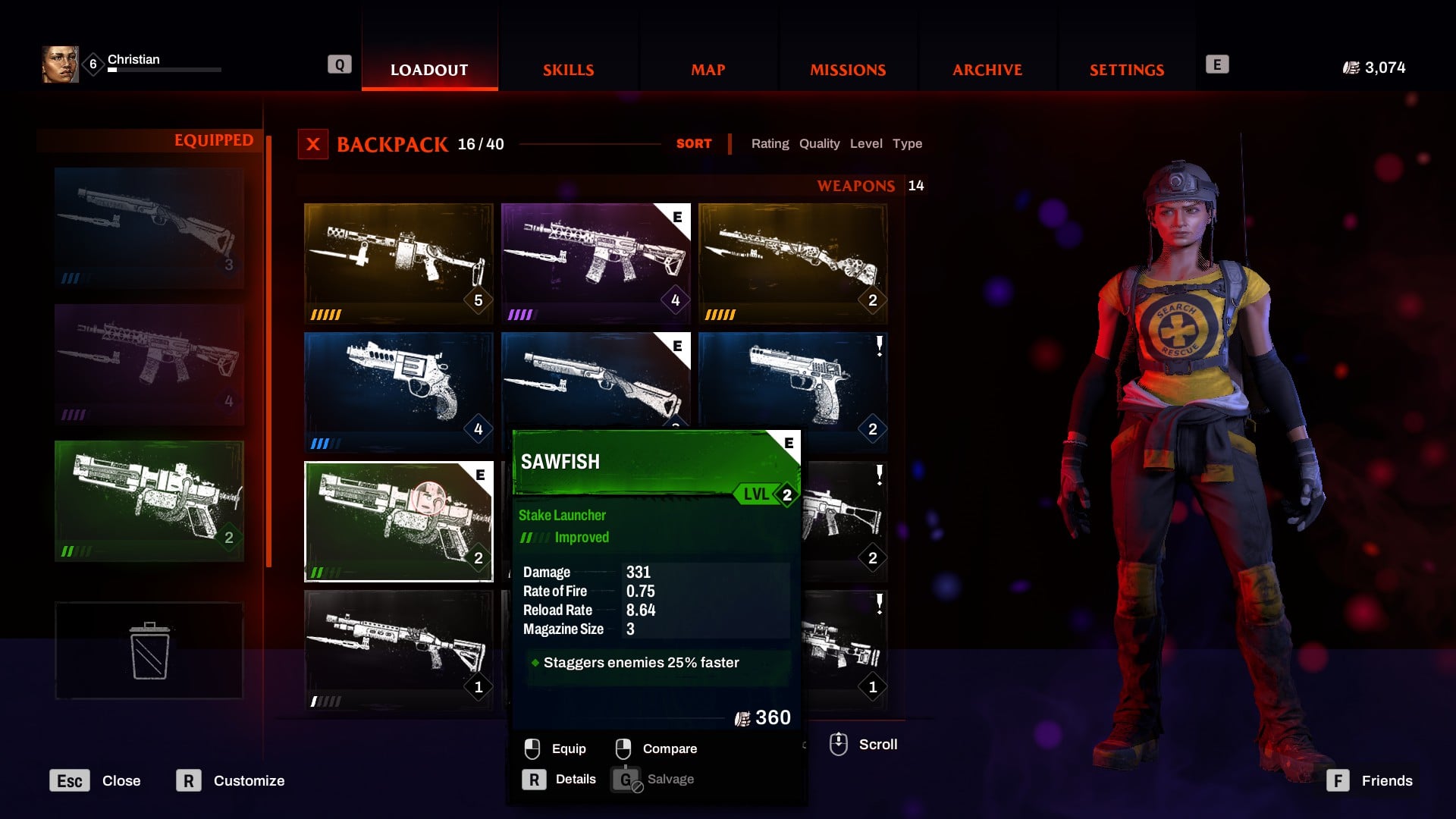Open the Map tab

pyautogui.click(x=708, y=70)
